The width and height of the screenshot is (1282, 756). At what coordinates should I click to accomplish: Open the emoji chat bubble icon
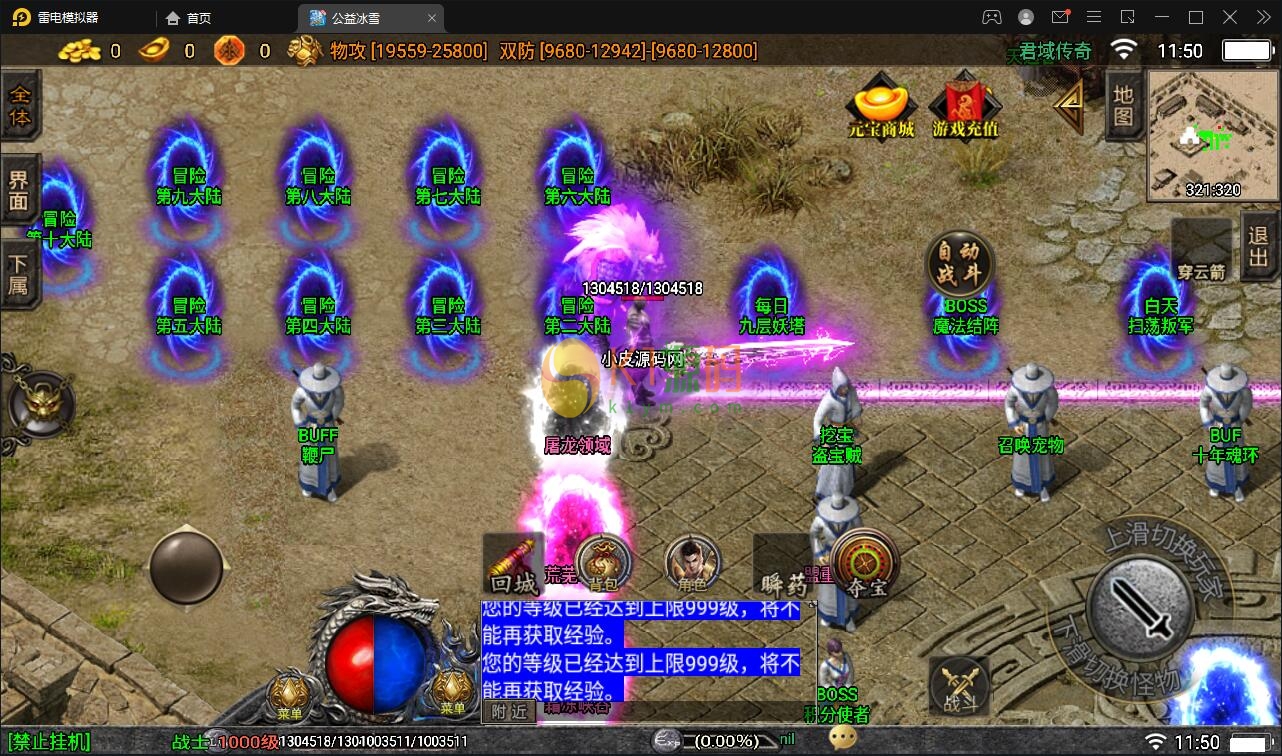click(x=843, y=739)
